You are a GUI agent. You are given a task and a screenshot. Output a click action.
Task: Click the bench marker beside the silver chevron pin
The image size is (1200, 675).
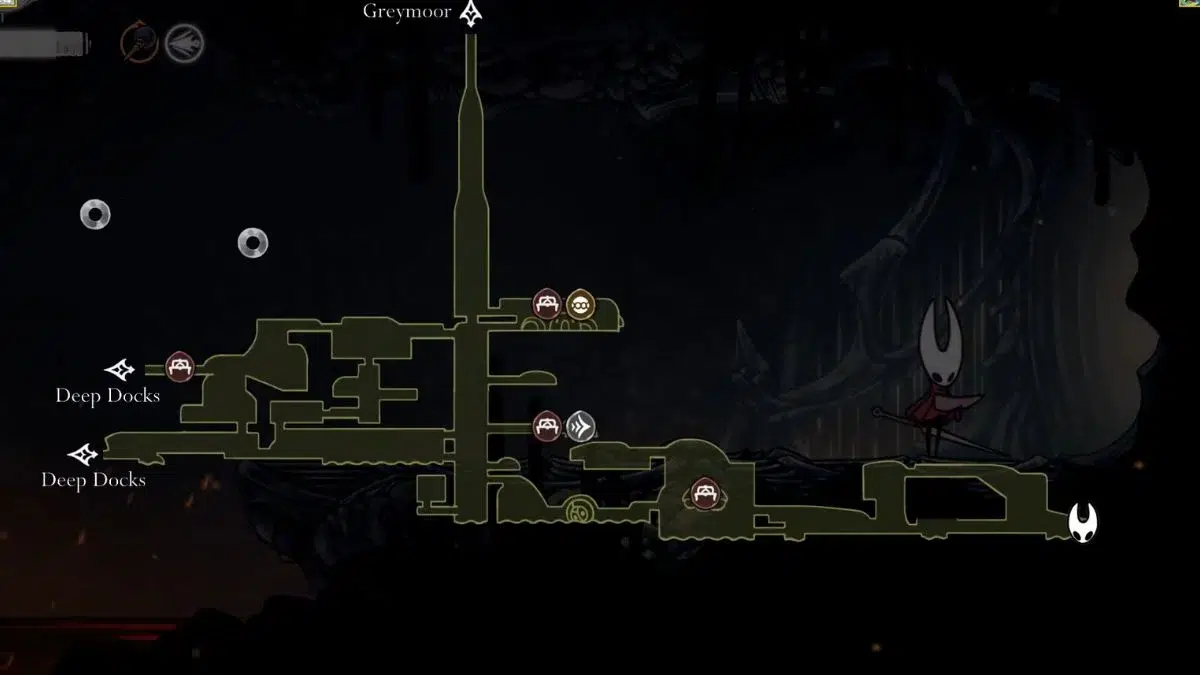pyautogui.click(x=546, y=426)
